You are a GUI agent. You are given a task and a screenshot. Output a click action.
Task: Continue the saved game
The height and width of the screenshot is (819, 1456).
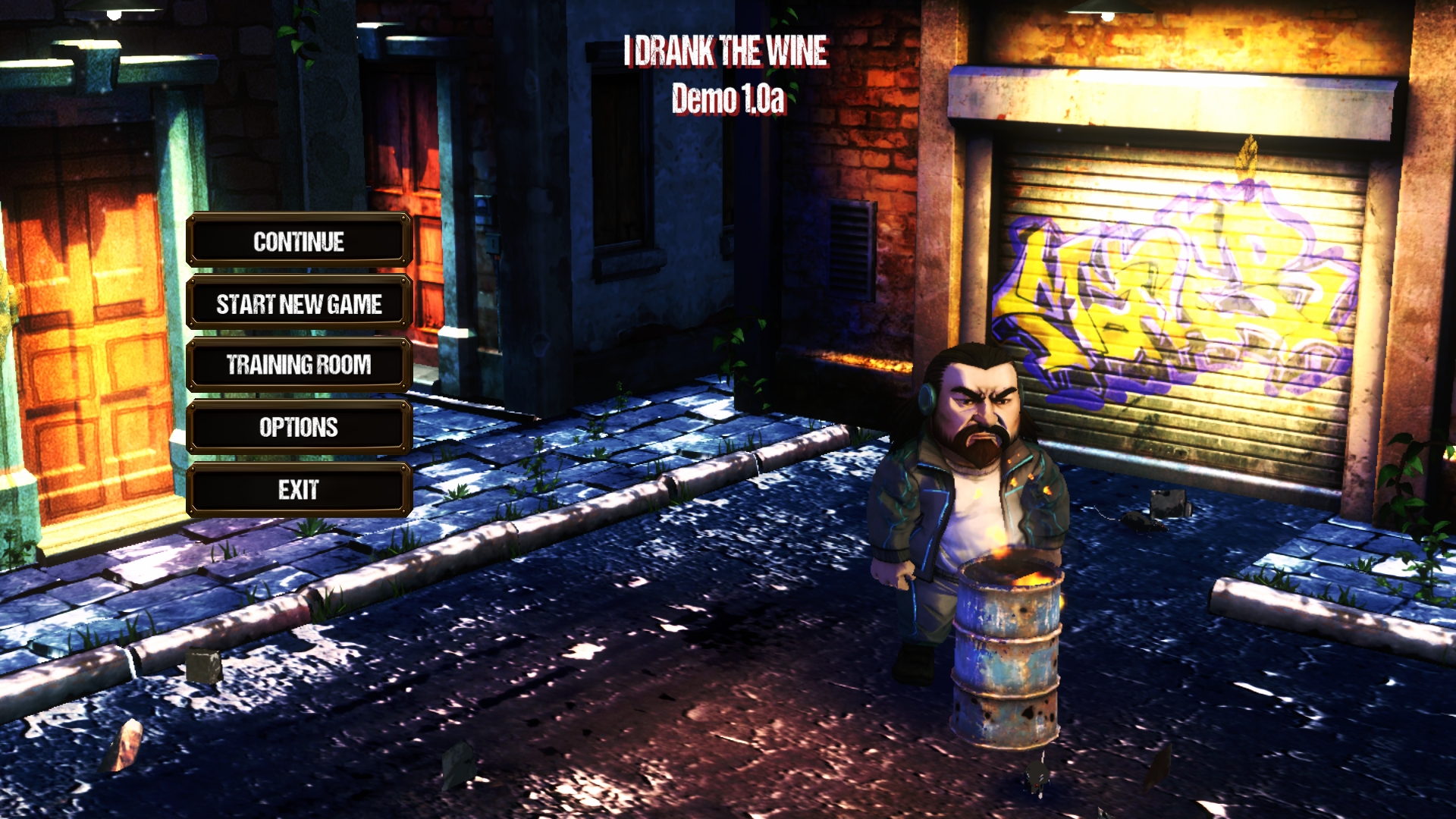pyautogui.click(x=299, y=241)
